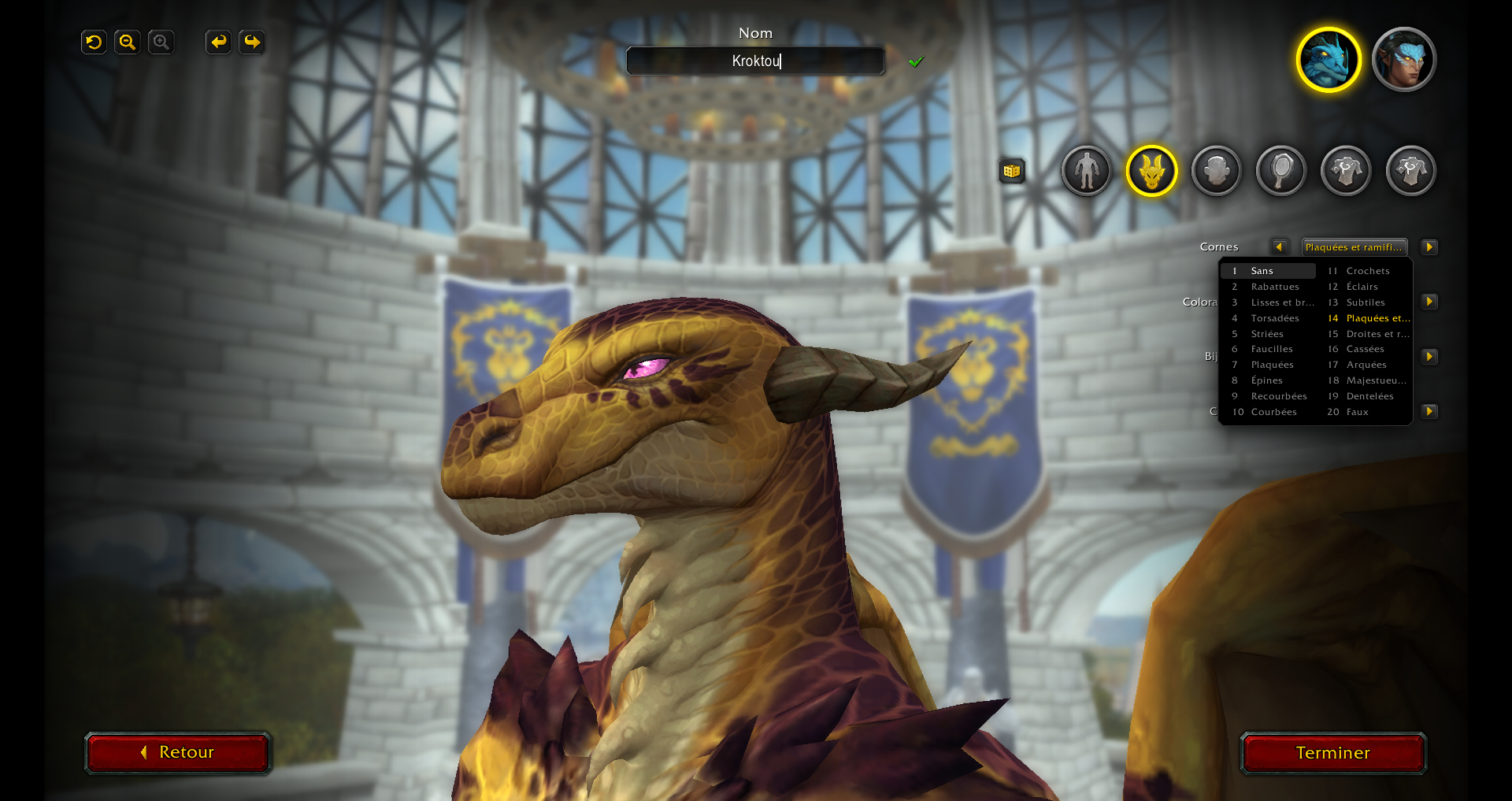This screenshot has height=801, width=1512.
Task: Choose the Sans horns option
Action: (x=1268, y=271)
